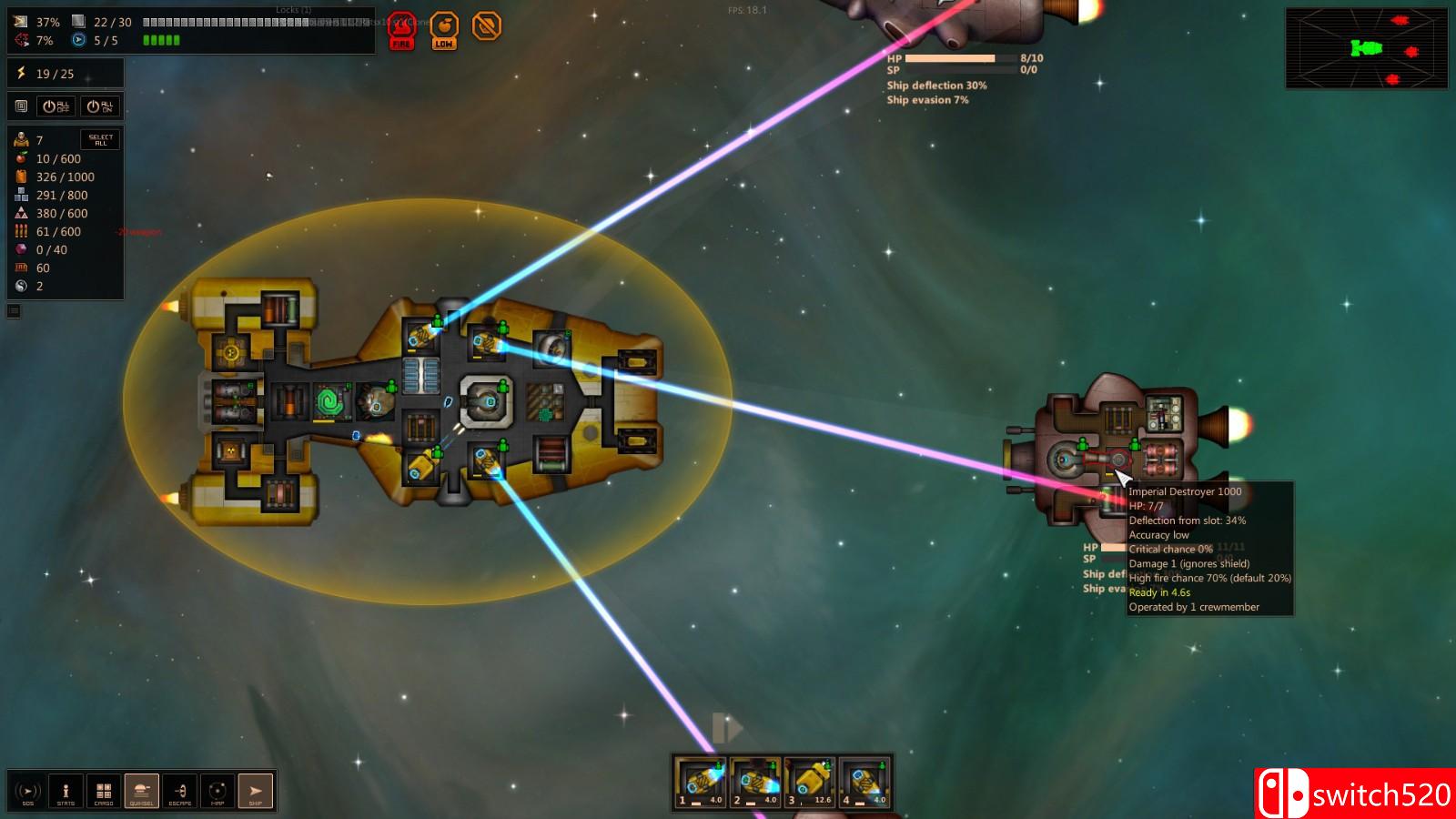
Task: Click the crossed-out orange alert icon
Action: coord(487,26)
